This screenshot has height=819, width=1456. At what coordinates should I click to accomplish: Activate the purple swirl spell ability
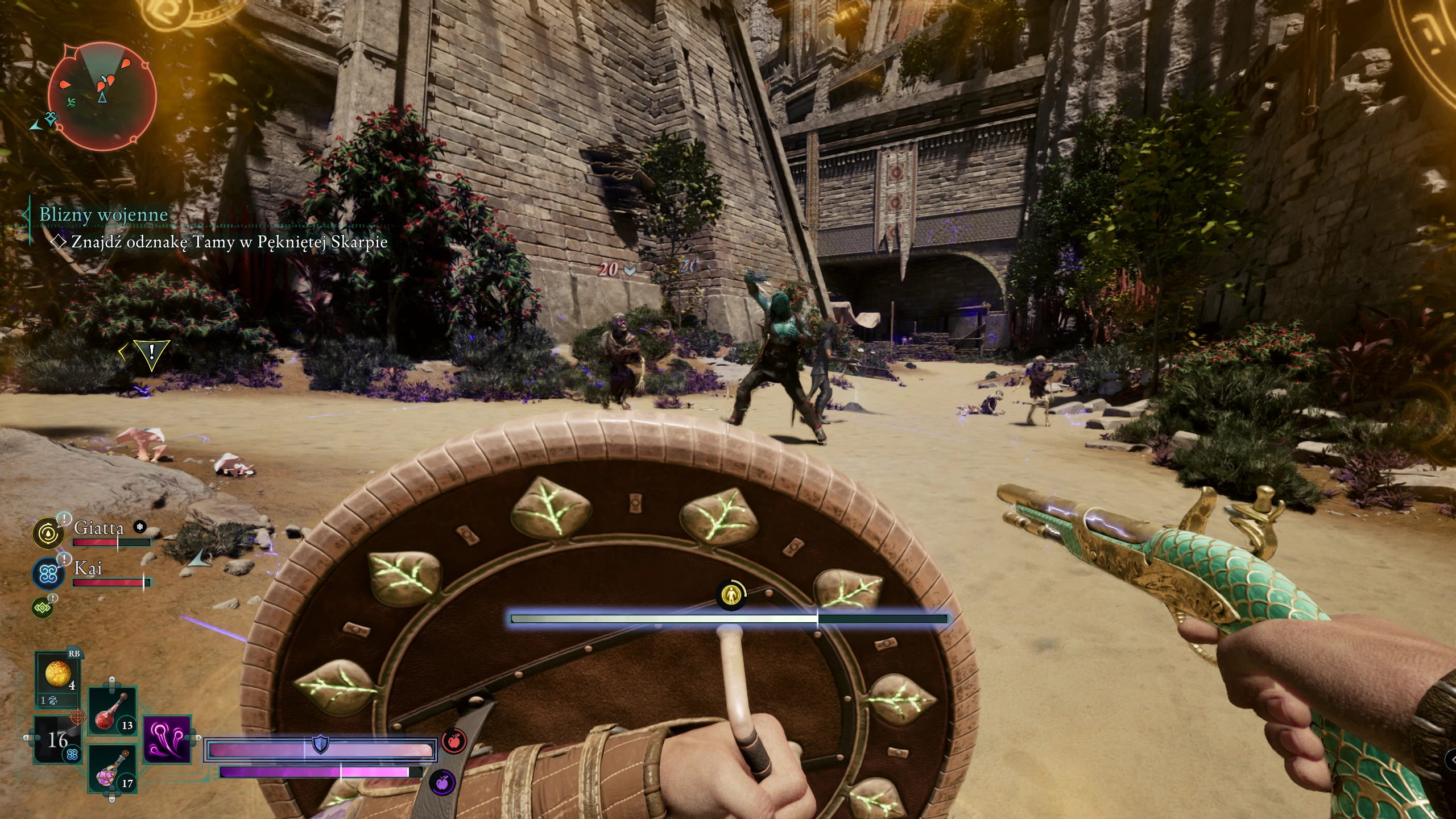(x=167, y=739)
